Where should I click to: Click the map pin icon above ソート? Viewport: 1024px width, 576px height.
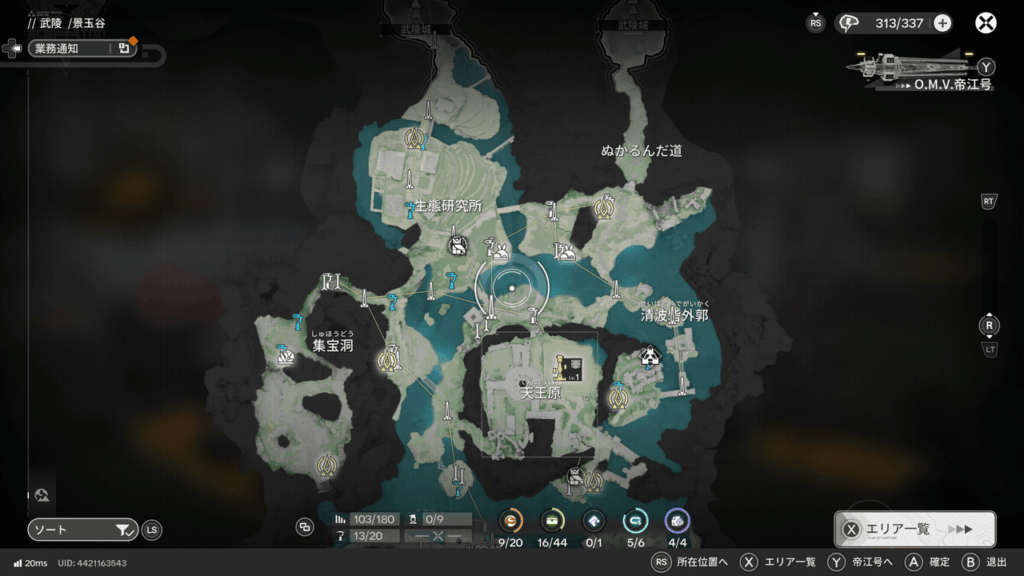tap(42, 494)
